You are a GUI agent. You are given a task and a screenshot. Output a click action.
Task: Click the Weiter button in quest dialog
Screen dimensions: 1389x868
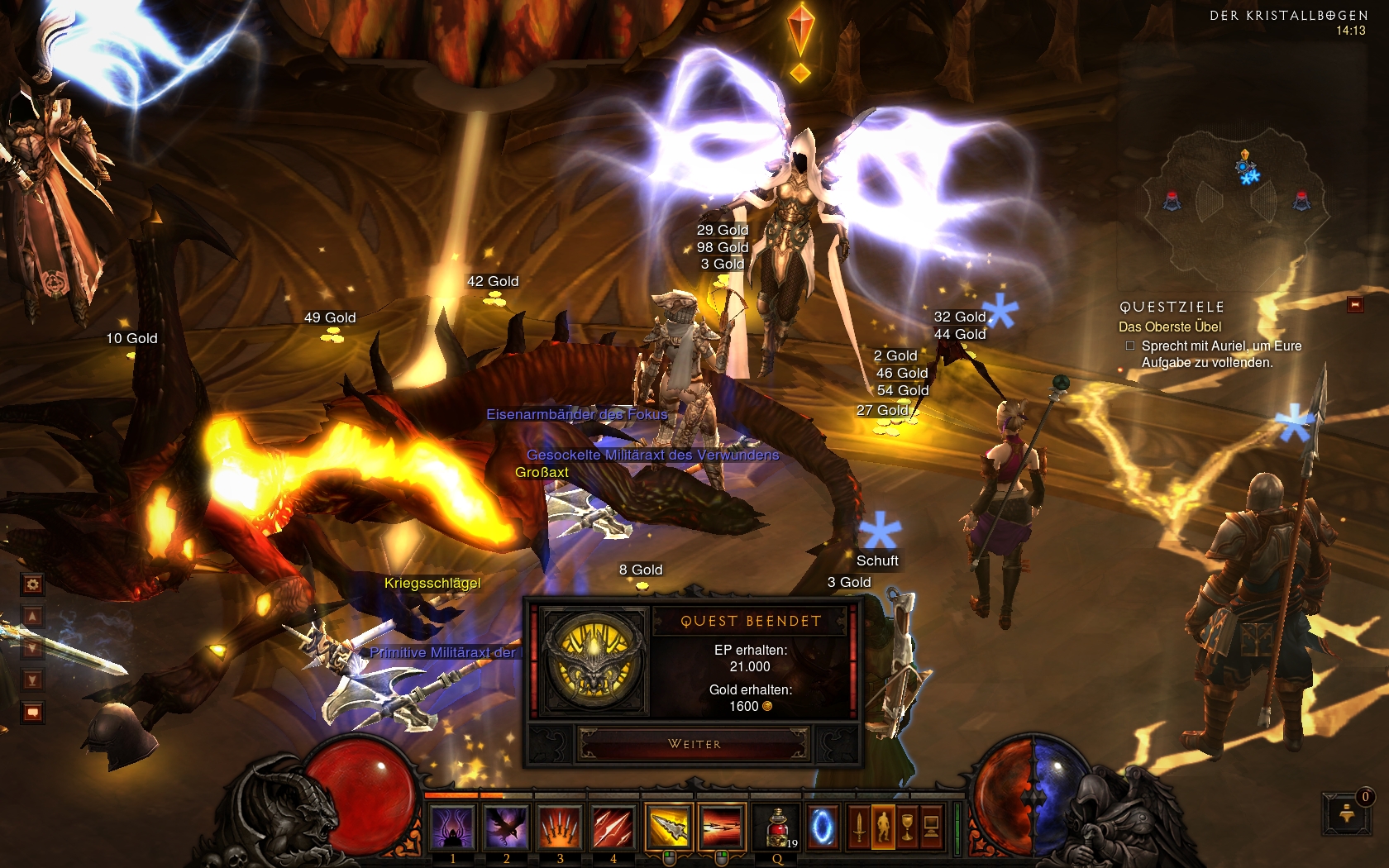coord(694,744)
